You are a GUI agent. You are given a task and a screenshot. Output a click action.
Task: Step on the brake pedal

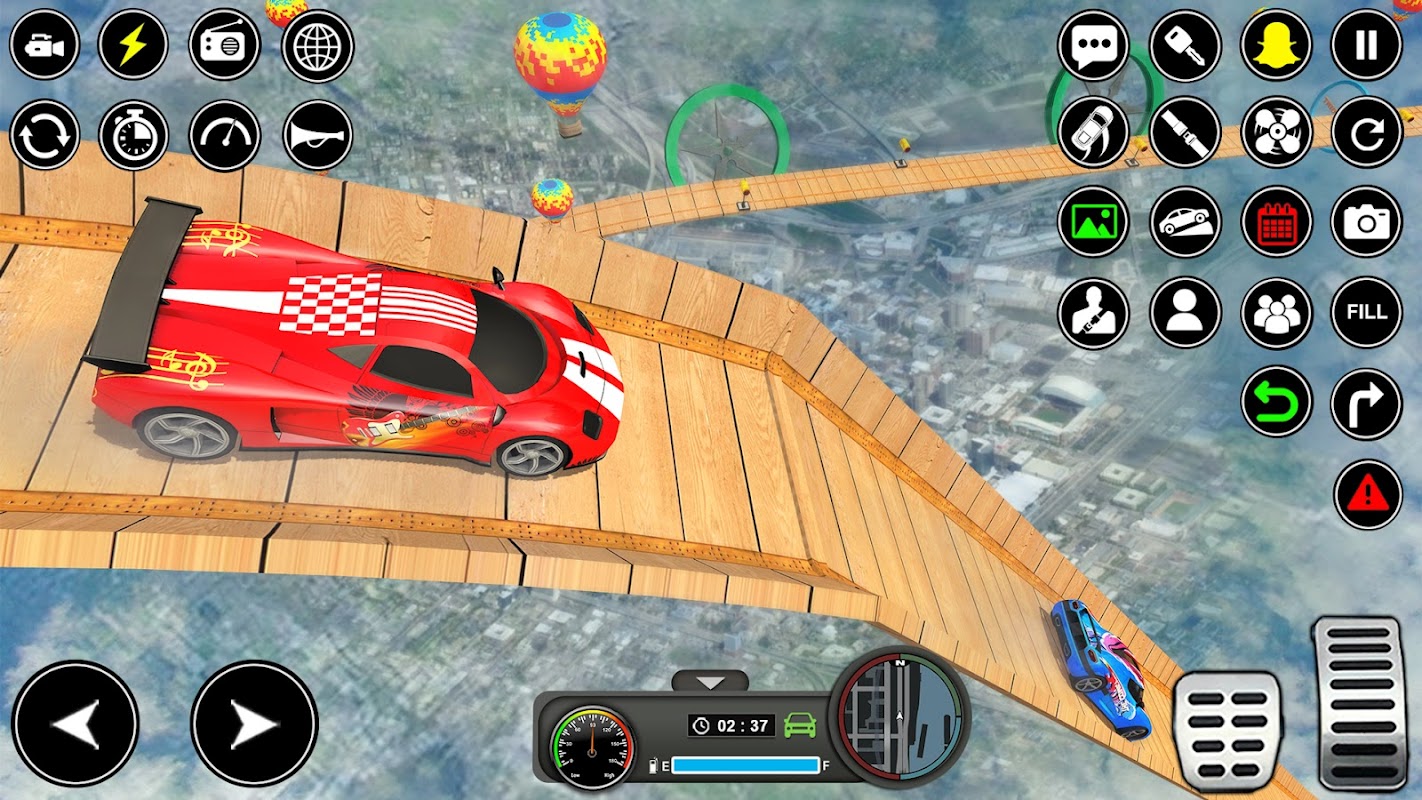click(x=1227, y=731)
